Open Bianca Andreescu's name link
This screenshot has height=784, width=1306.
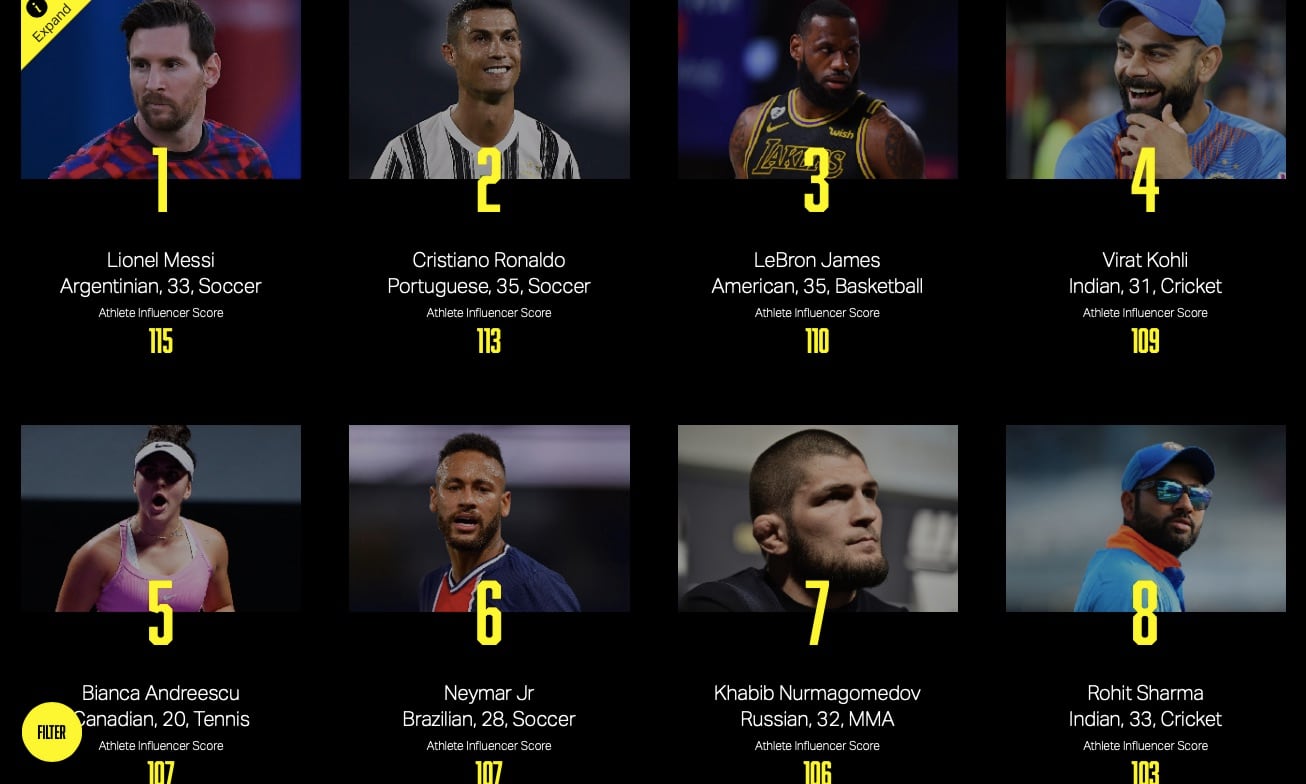(160, 692)
